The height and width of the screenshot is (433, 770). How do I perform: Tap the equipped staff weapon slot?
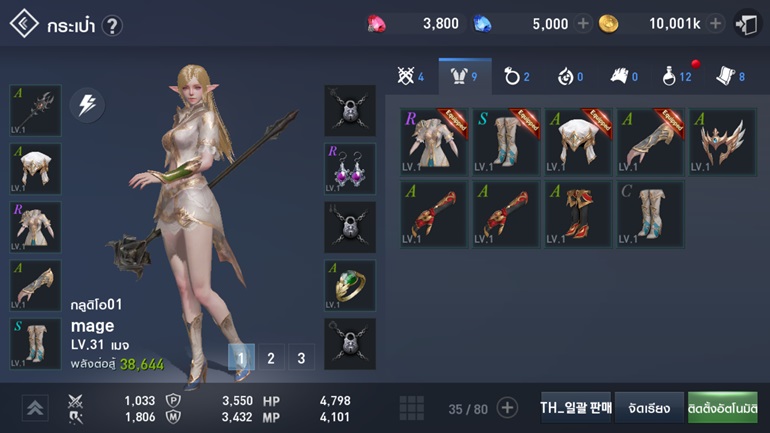(x=36, y=109)
